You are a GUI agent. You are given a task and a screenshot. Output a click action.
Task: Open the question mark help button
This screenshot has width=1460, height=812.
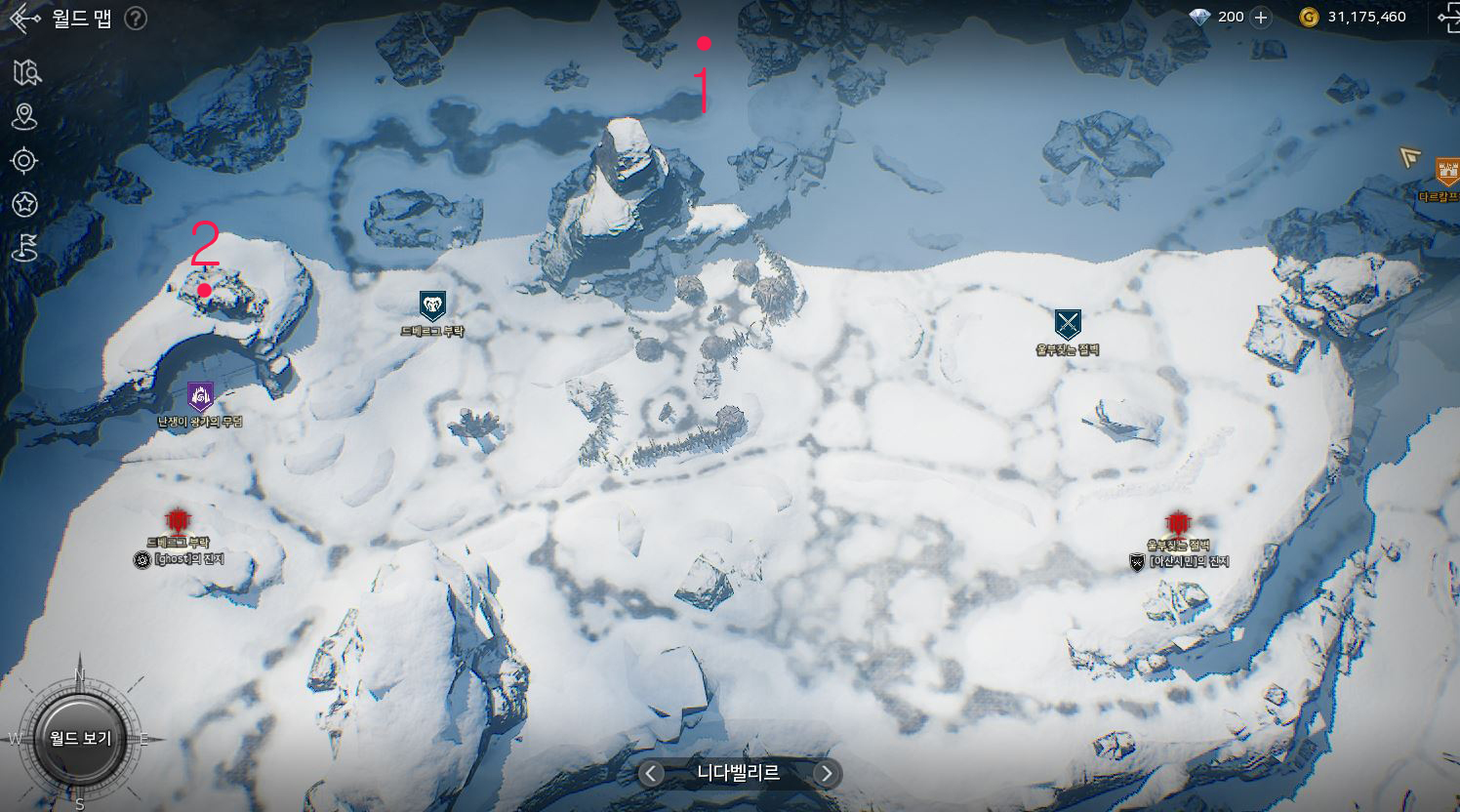(x=137, y=18)
